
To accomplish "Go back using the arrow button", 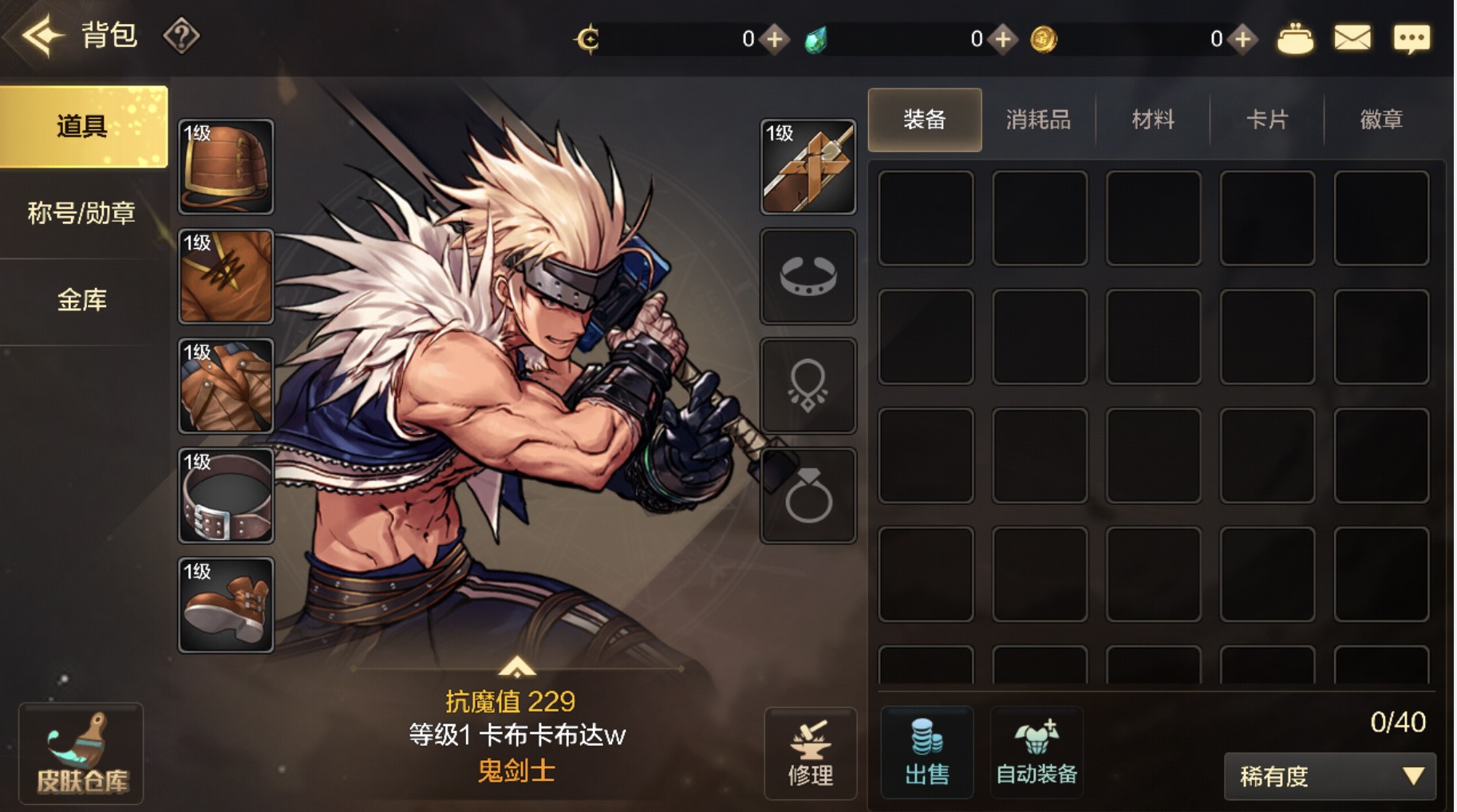I will click(x=41, y=35).
